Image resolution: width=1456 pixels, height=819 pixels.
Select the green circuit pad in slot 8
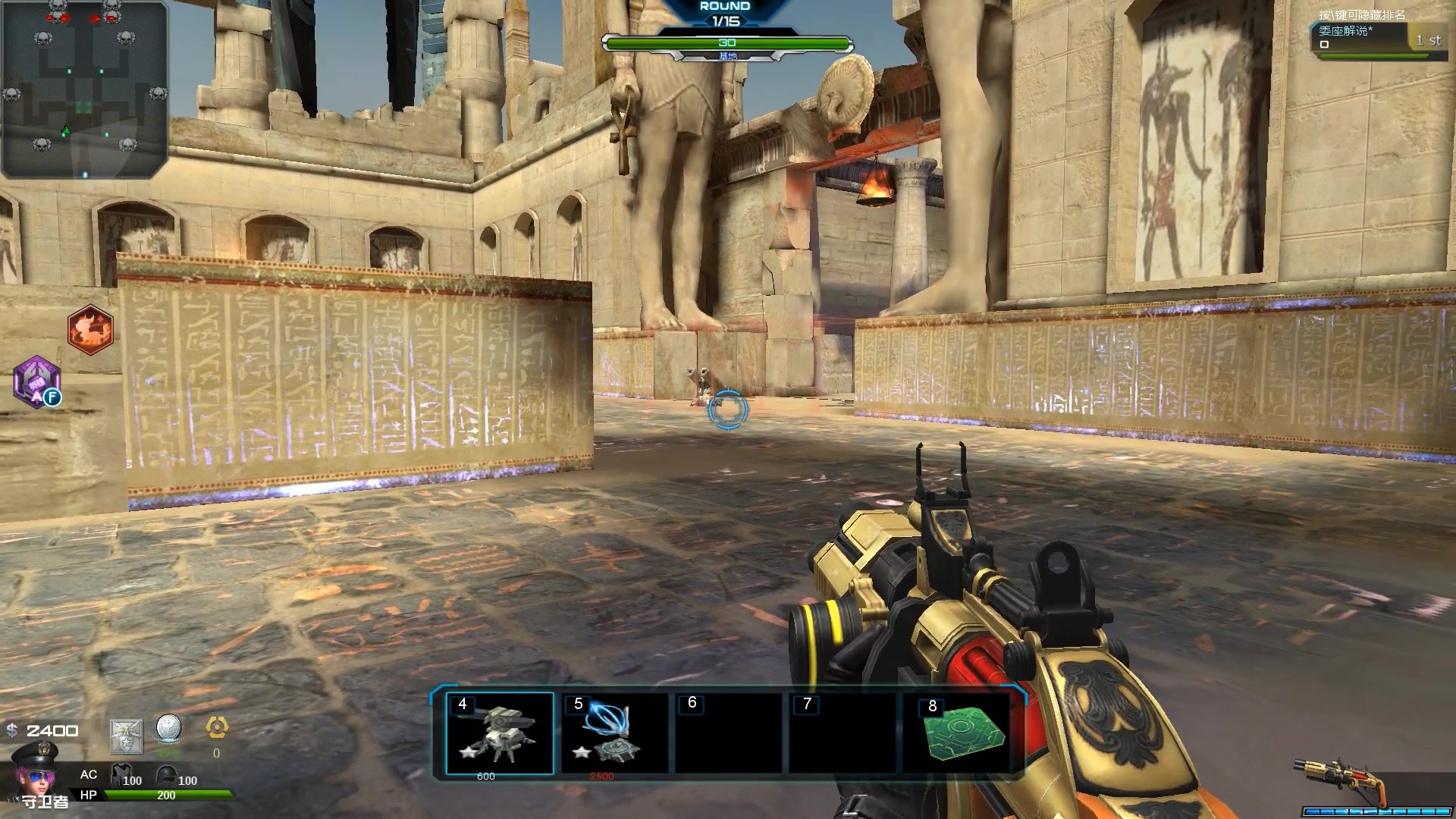click(x=960, y=733)
